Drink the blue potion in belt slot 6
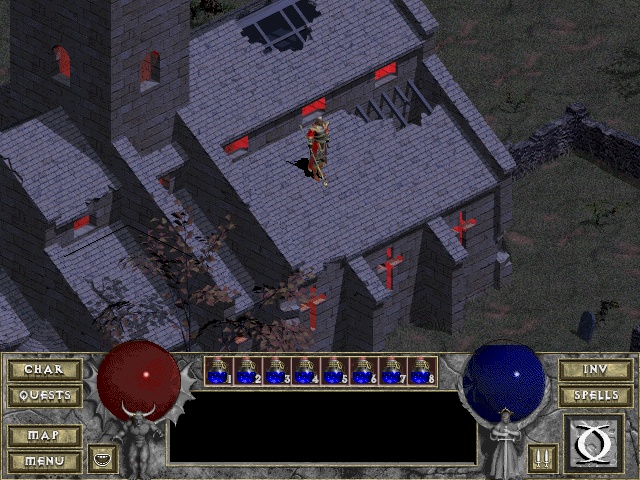 365,371
